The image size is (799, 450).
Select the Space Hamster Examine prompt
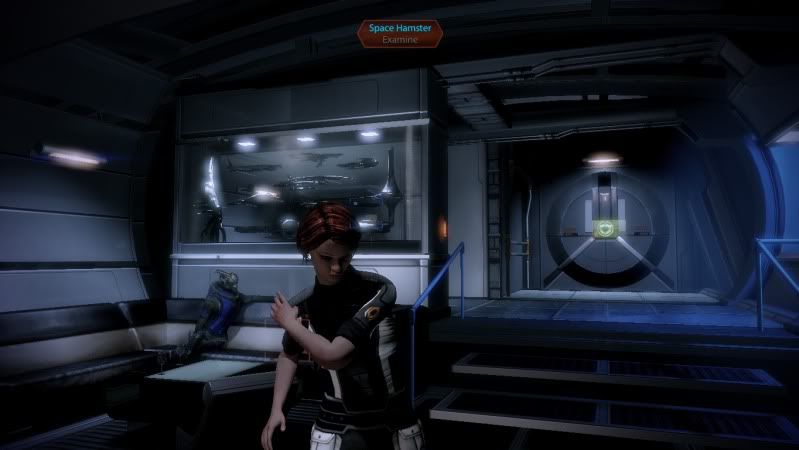tap(399, 34)
